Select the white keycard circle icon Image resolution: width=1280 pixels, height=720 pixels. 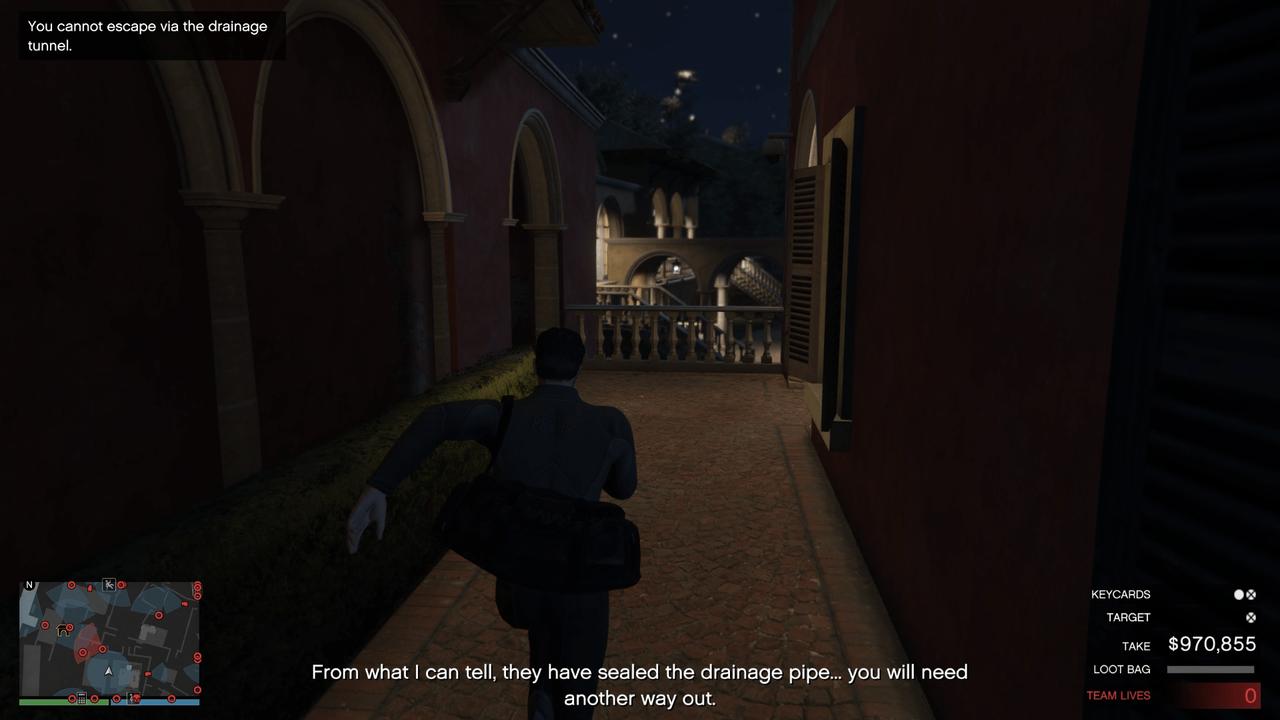[x=1238, y=595]
